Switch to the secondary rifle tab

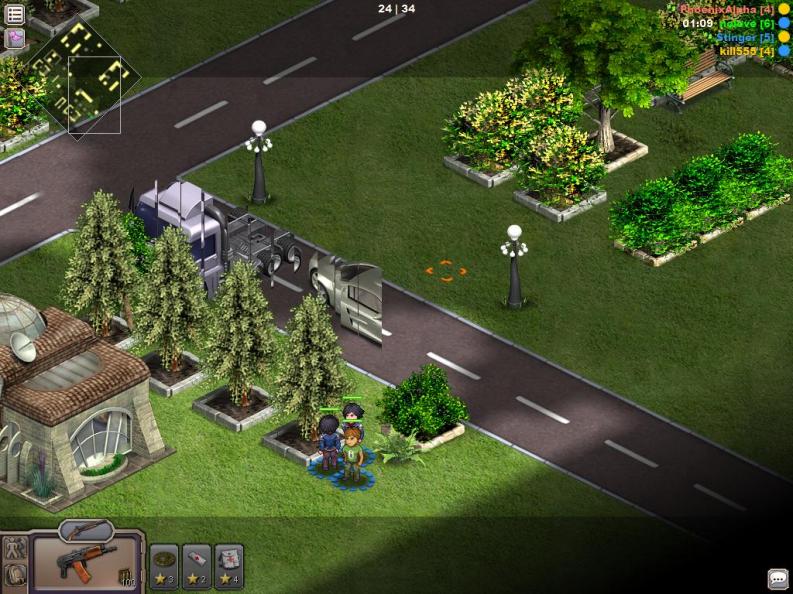pos(86,529)
